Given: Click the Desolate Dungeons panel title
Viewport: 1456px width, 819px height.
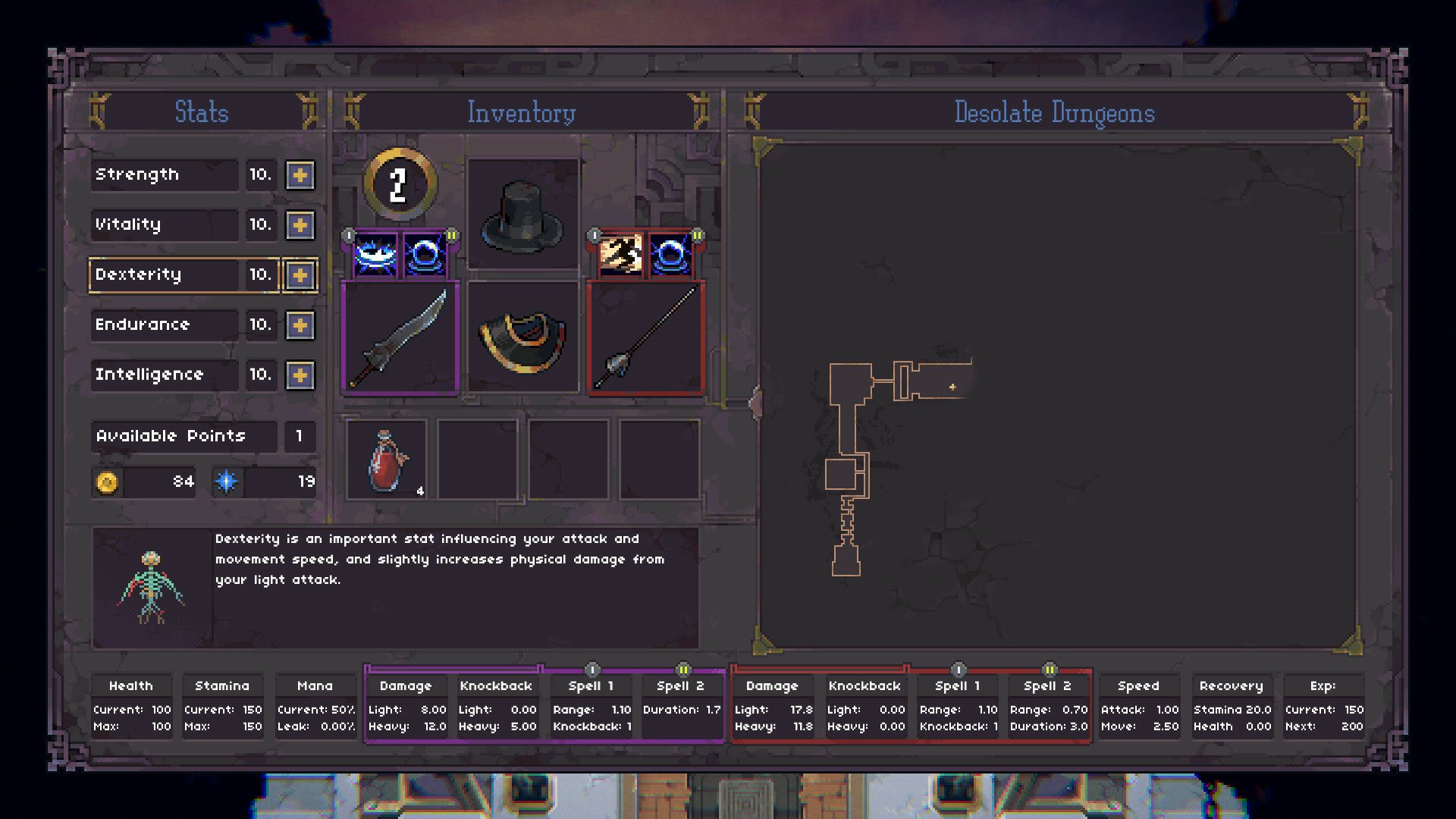Looking at the screenshot, I should tap(1056, 112).
